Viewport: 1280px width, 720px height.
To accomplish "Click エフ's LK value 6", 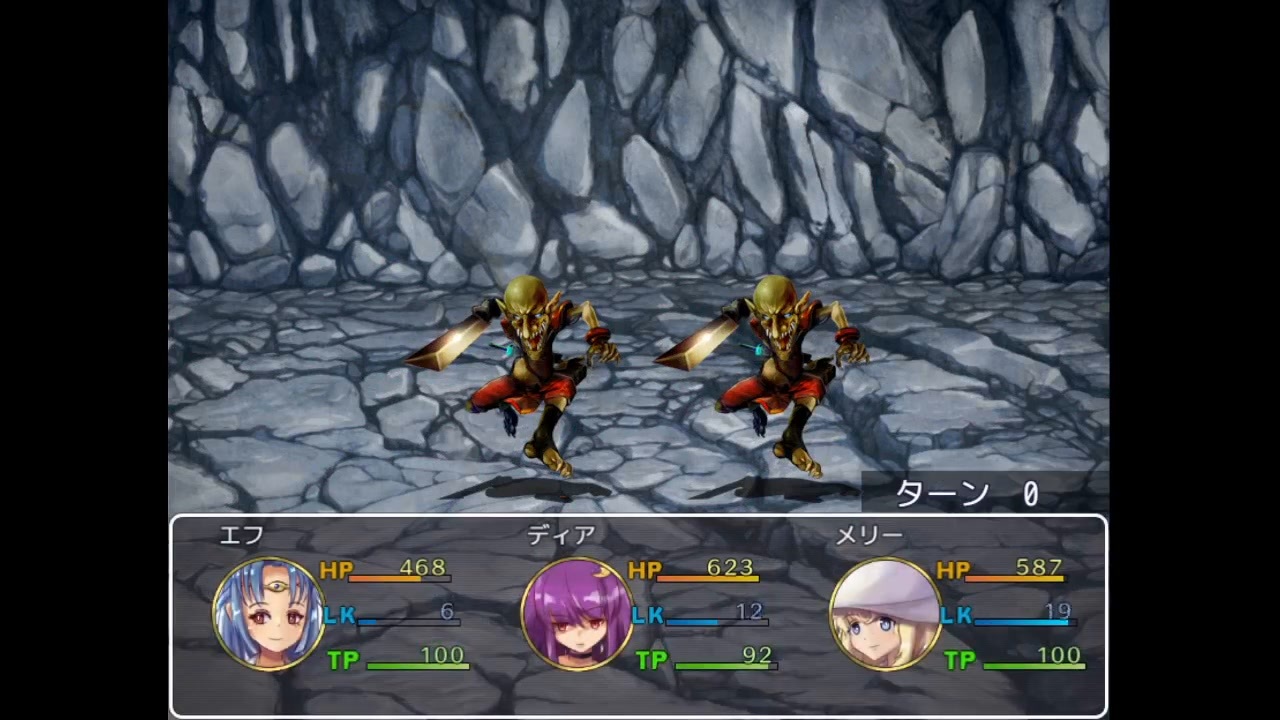I will (446, 613).
